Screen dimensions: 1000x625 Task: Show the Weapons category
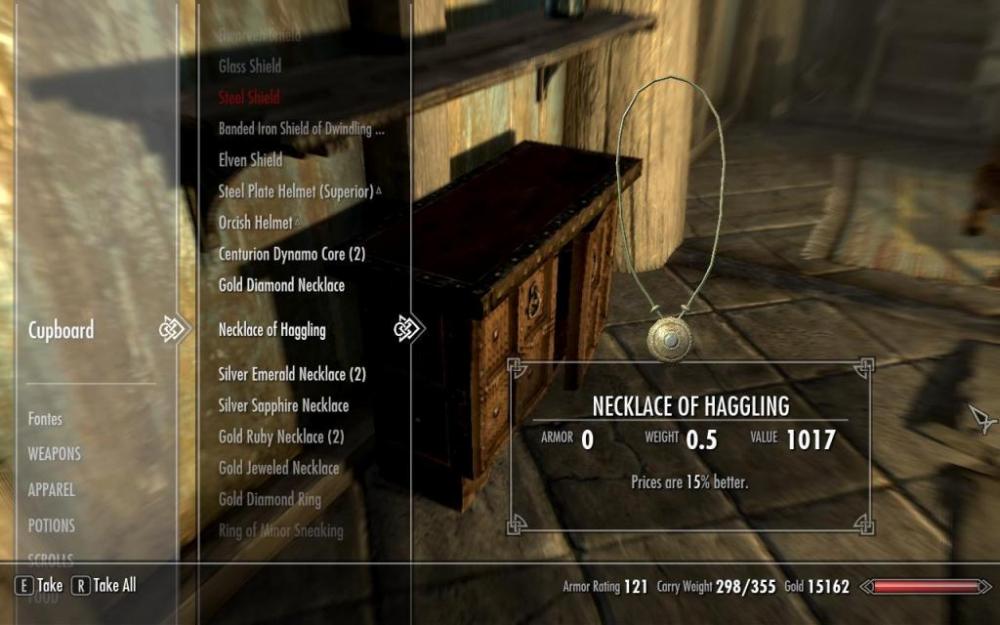click(x=54, y=454)
